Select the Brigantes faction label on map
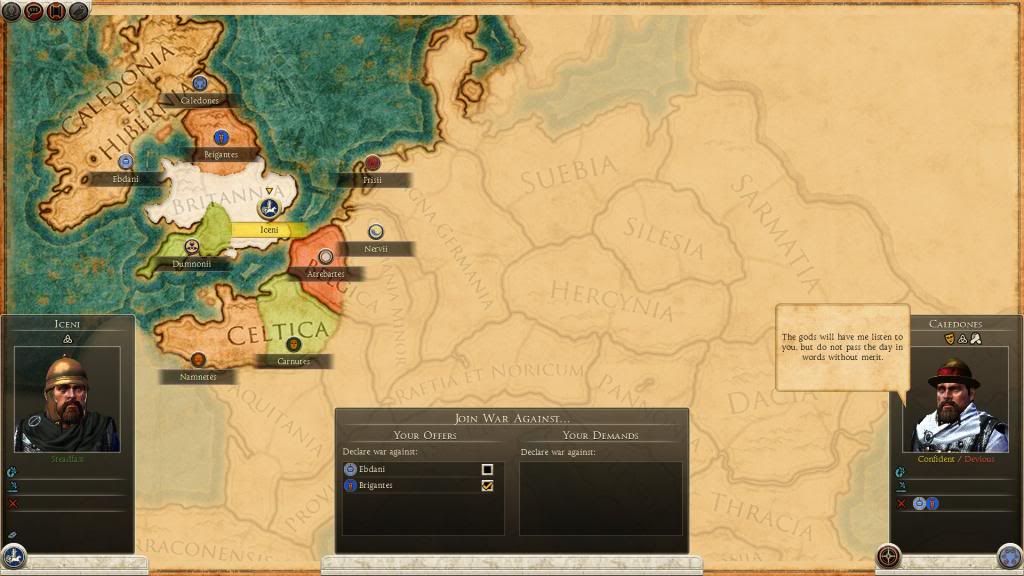 pos(220,155)
